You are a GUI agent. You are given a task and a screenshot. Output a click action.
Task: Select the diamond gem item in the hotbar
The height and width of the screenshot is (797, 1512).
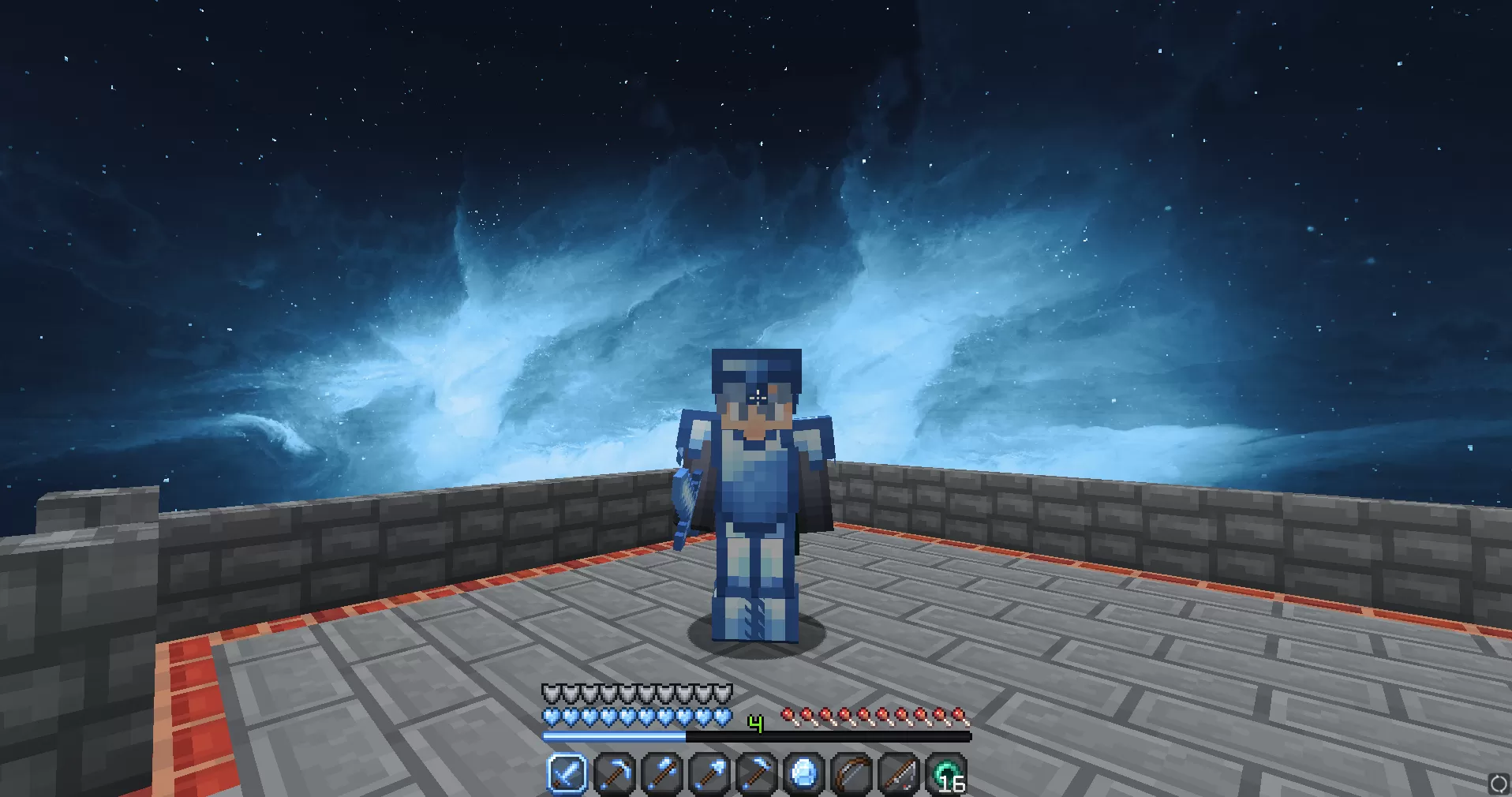[x=805, y=775]
